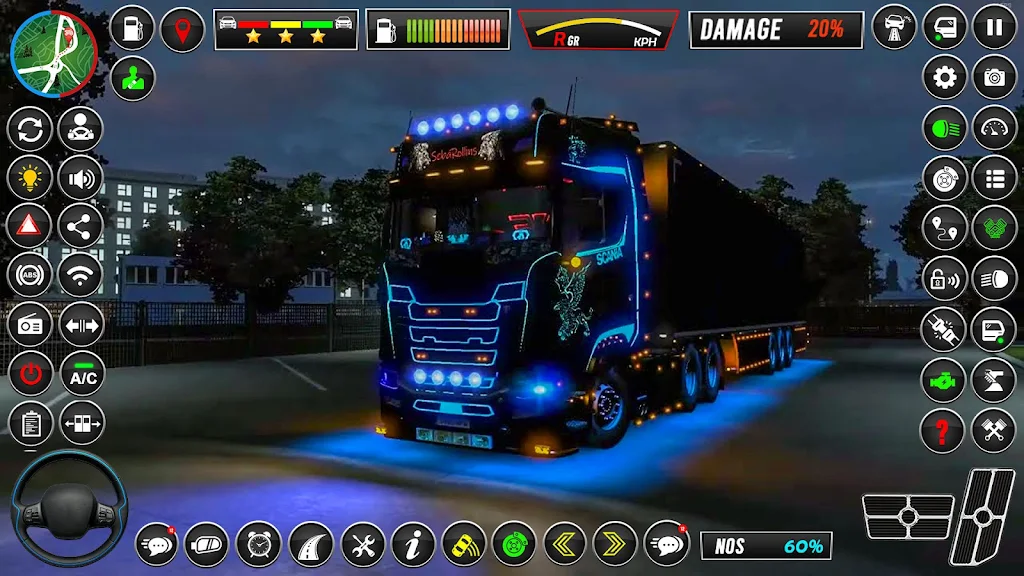
Task: Toggle the green headlight beam icon
Action: (945, 128)
